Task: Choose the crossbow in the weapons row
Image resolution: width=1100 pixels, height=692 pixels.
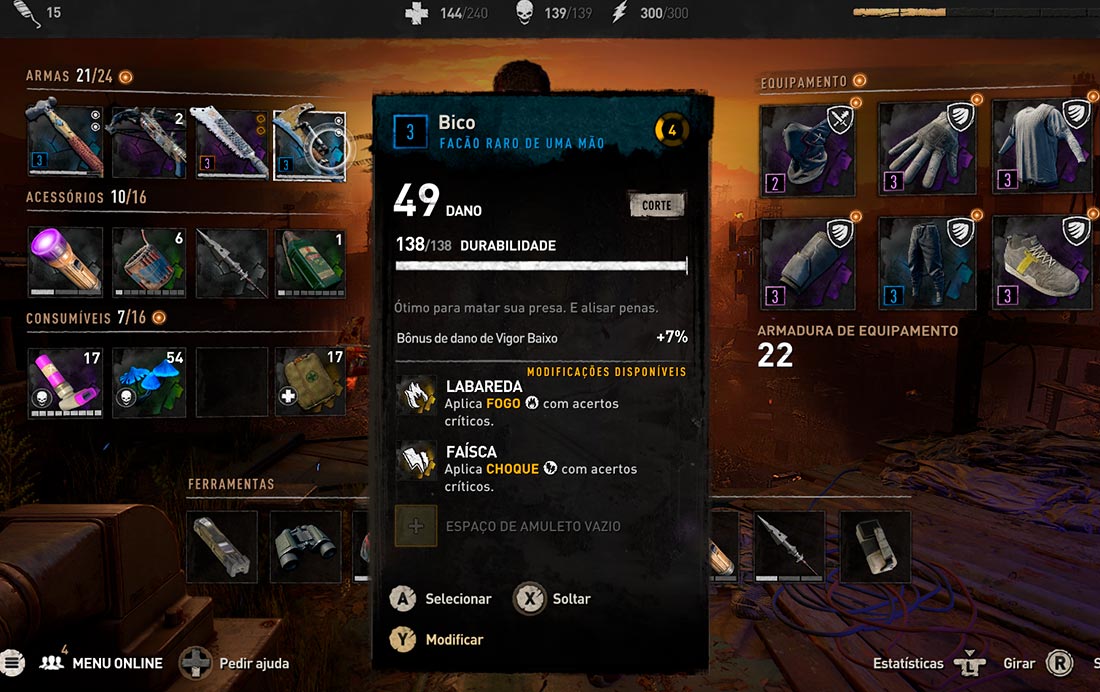Action: pos(148,143)
